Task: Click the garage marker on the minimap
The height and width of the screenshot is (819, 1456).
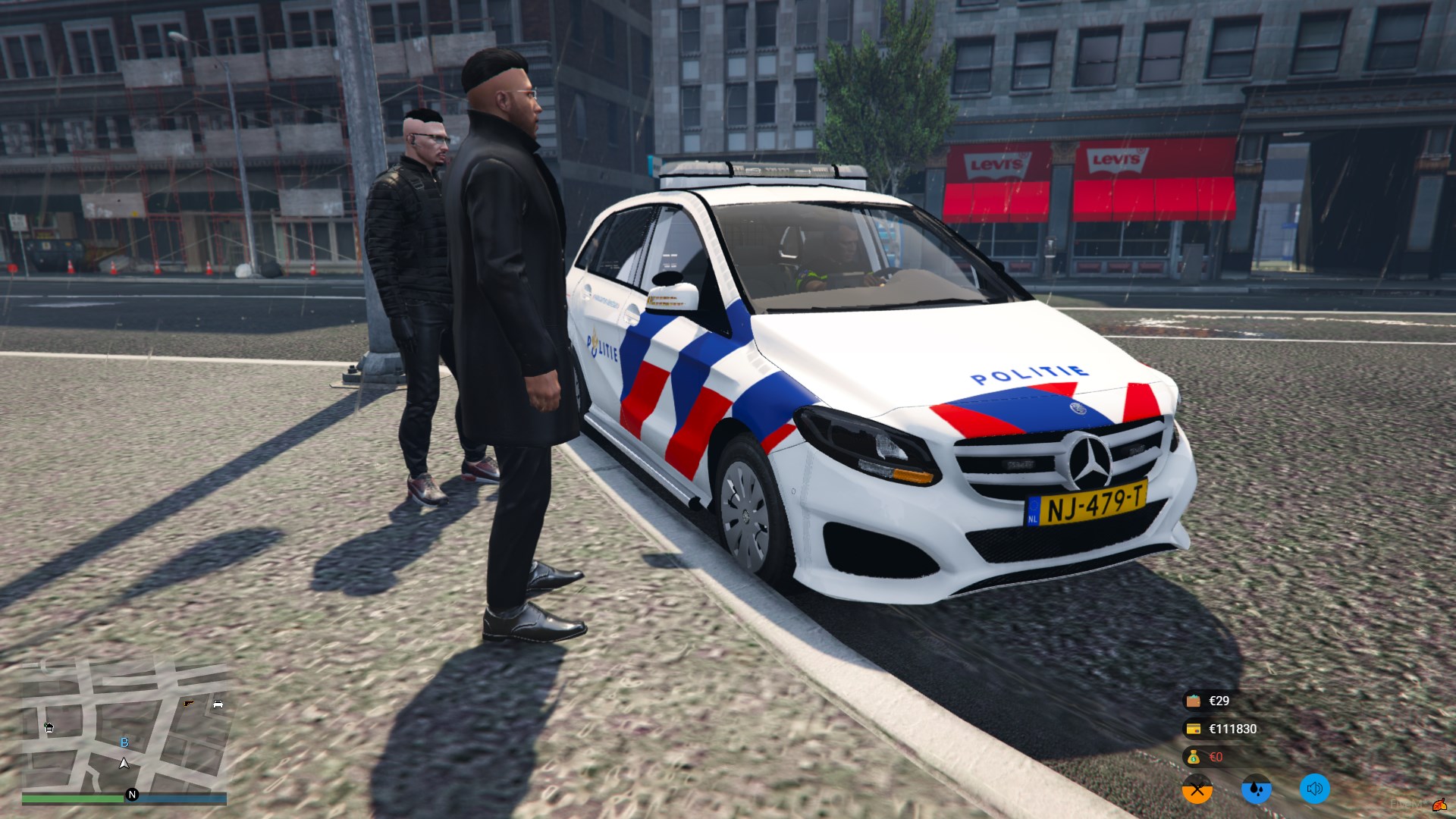Action: [49, 728]
